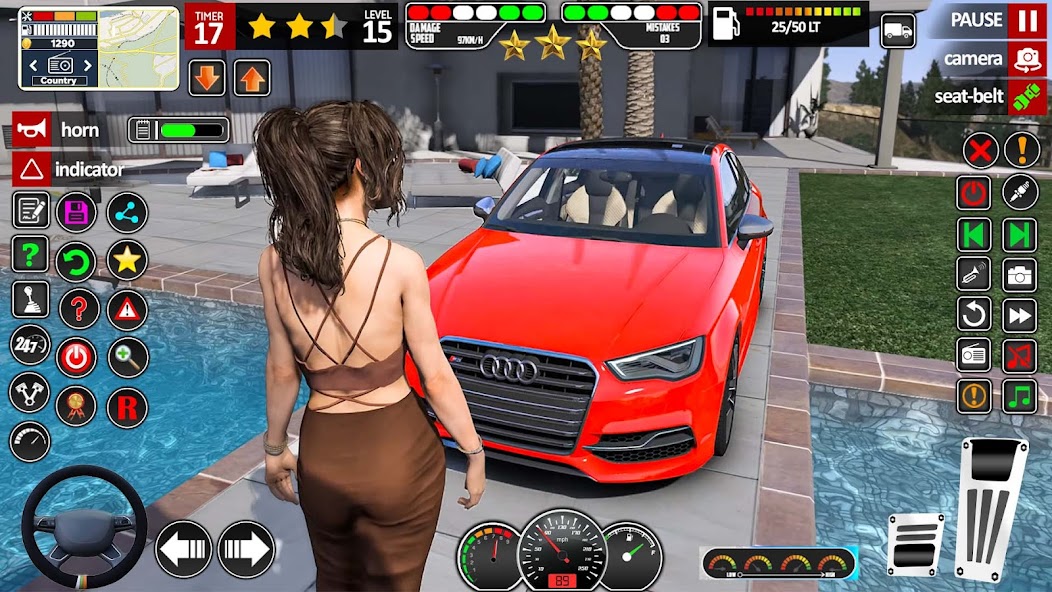
Task: Turn on the indicator
Action: 31,169
